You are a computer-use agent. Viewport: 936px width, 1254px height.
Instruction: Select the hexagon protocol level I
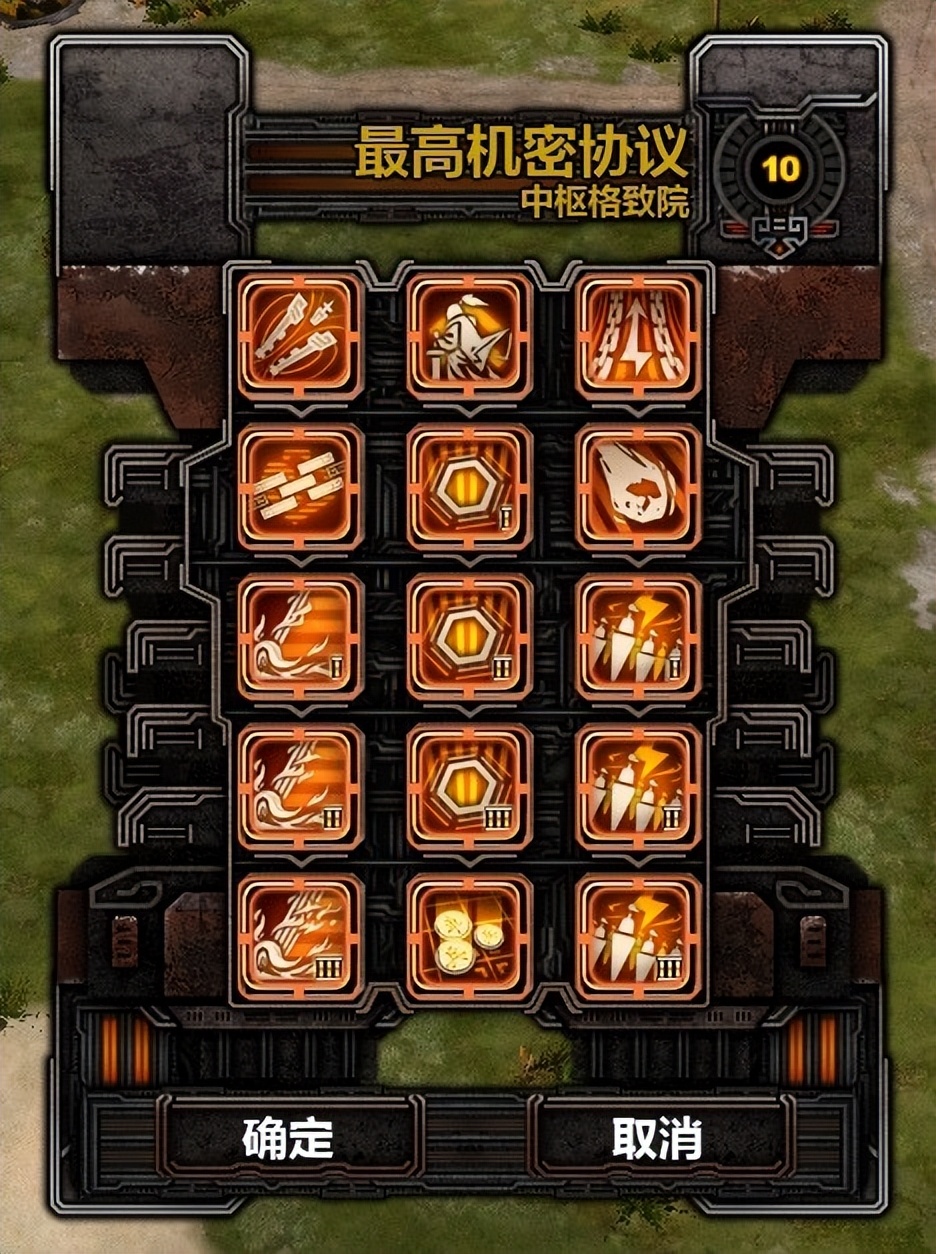469,486
